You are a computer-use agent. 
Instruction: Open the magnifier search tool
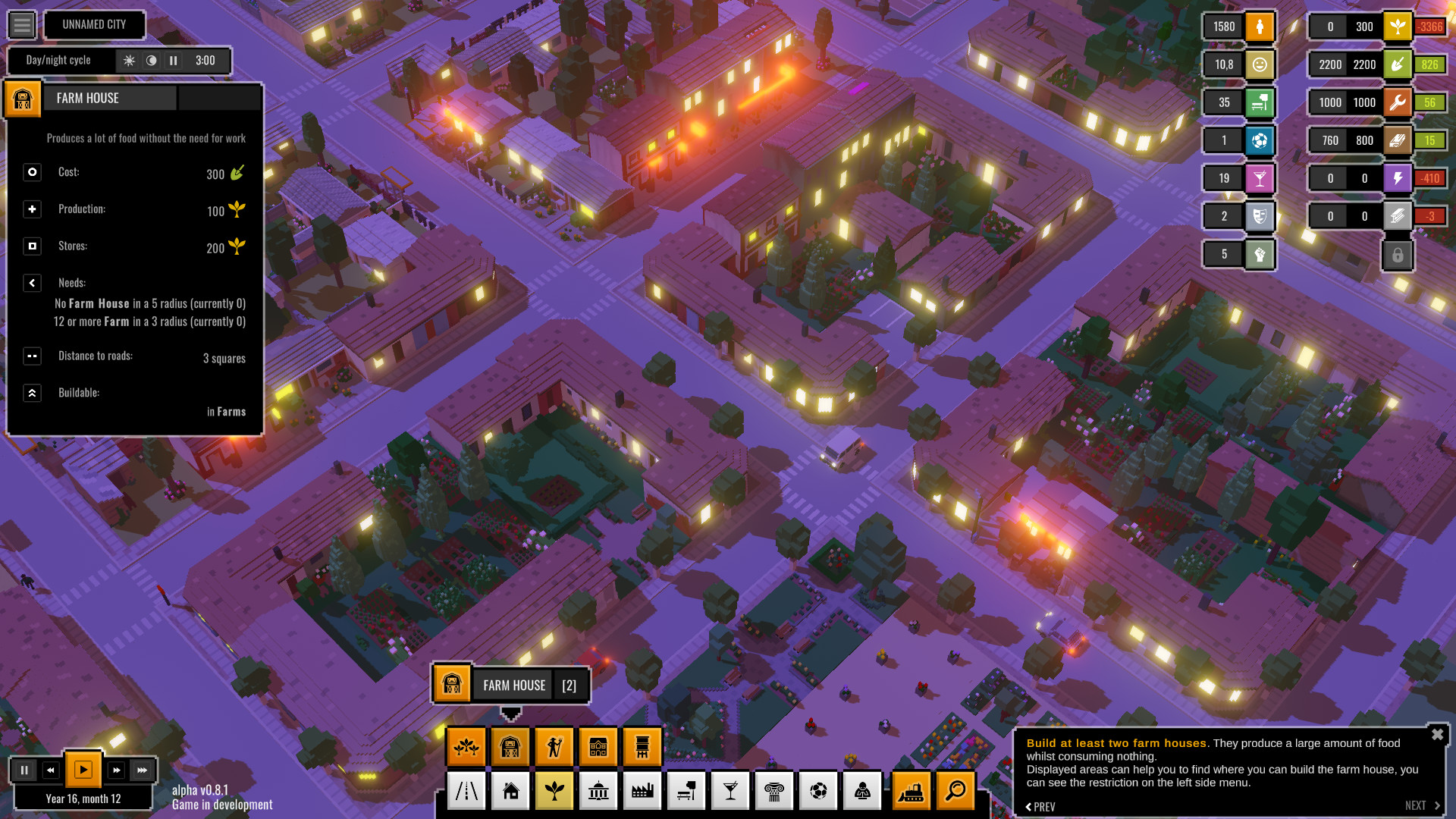(956, 790)
